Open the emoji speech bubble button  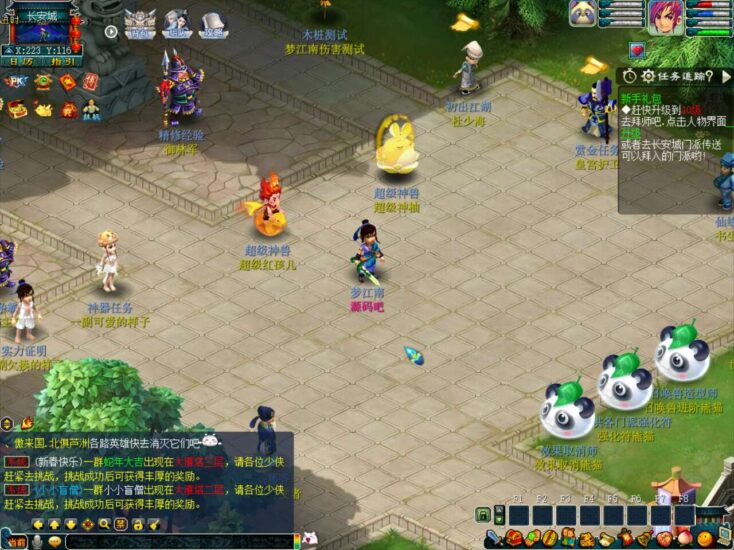point(55,541)
